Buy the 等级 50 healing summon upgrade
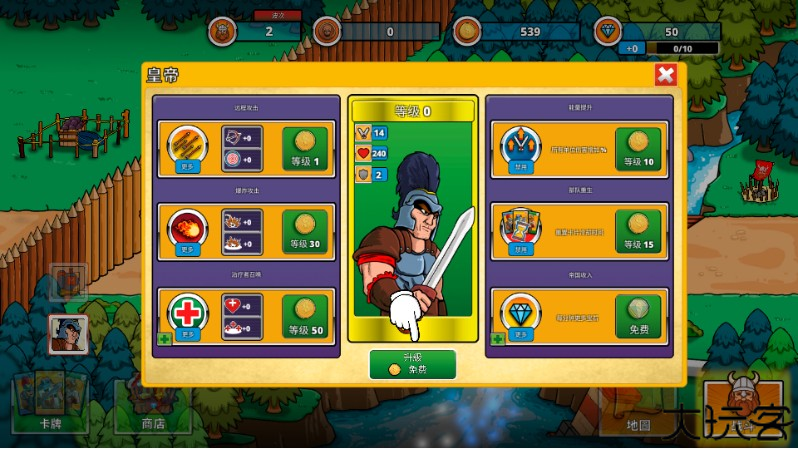Image resolution: width=798 pixels, height=449 pixels. click(305, 316)
